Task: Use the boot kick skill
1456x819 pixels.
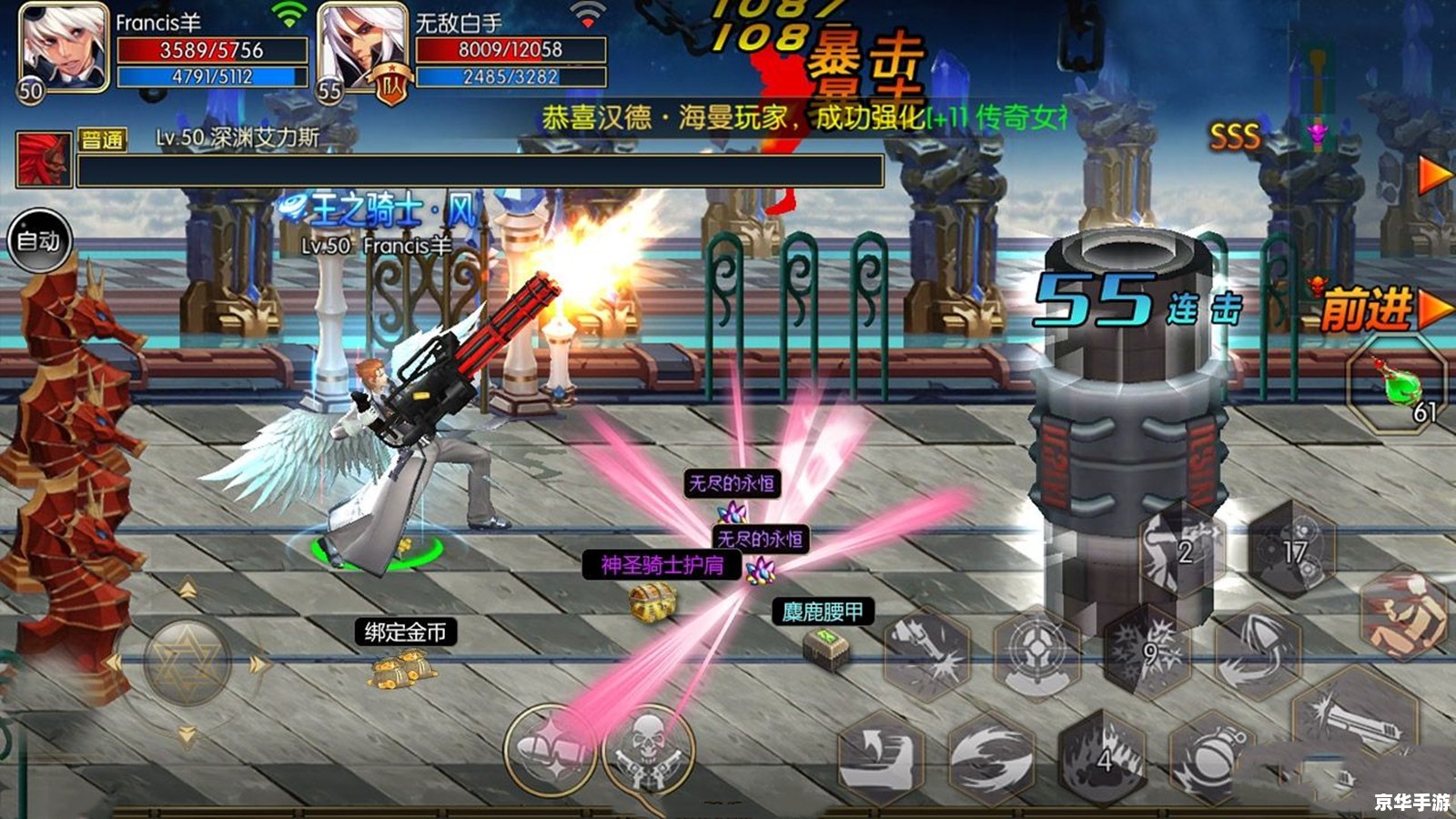Action: point(880,757)
